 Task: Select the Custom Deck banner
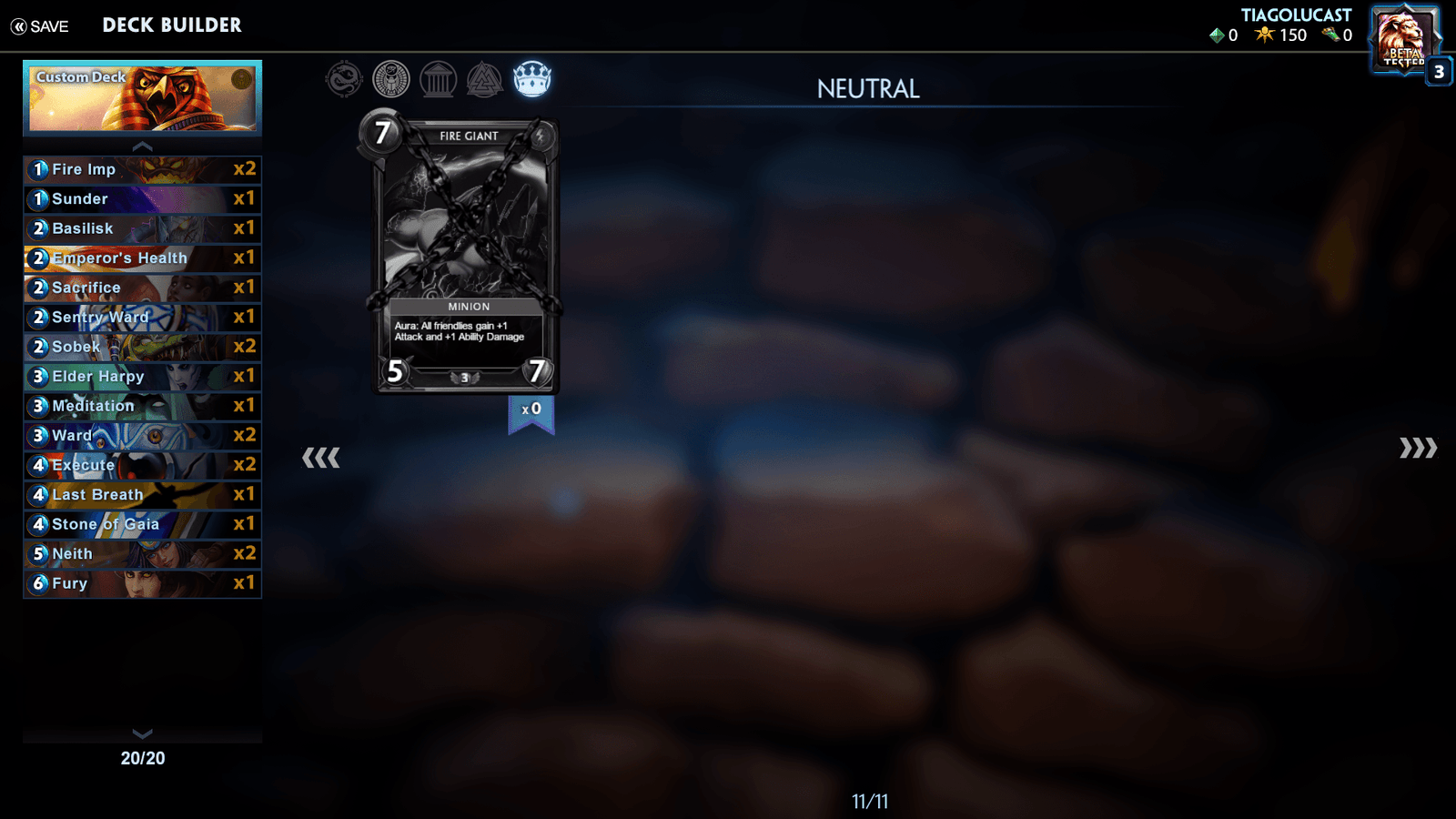[143, 97]
